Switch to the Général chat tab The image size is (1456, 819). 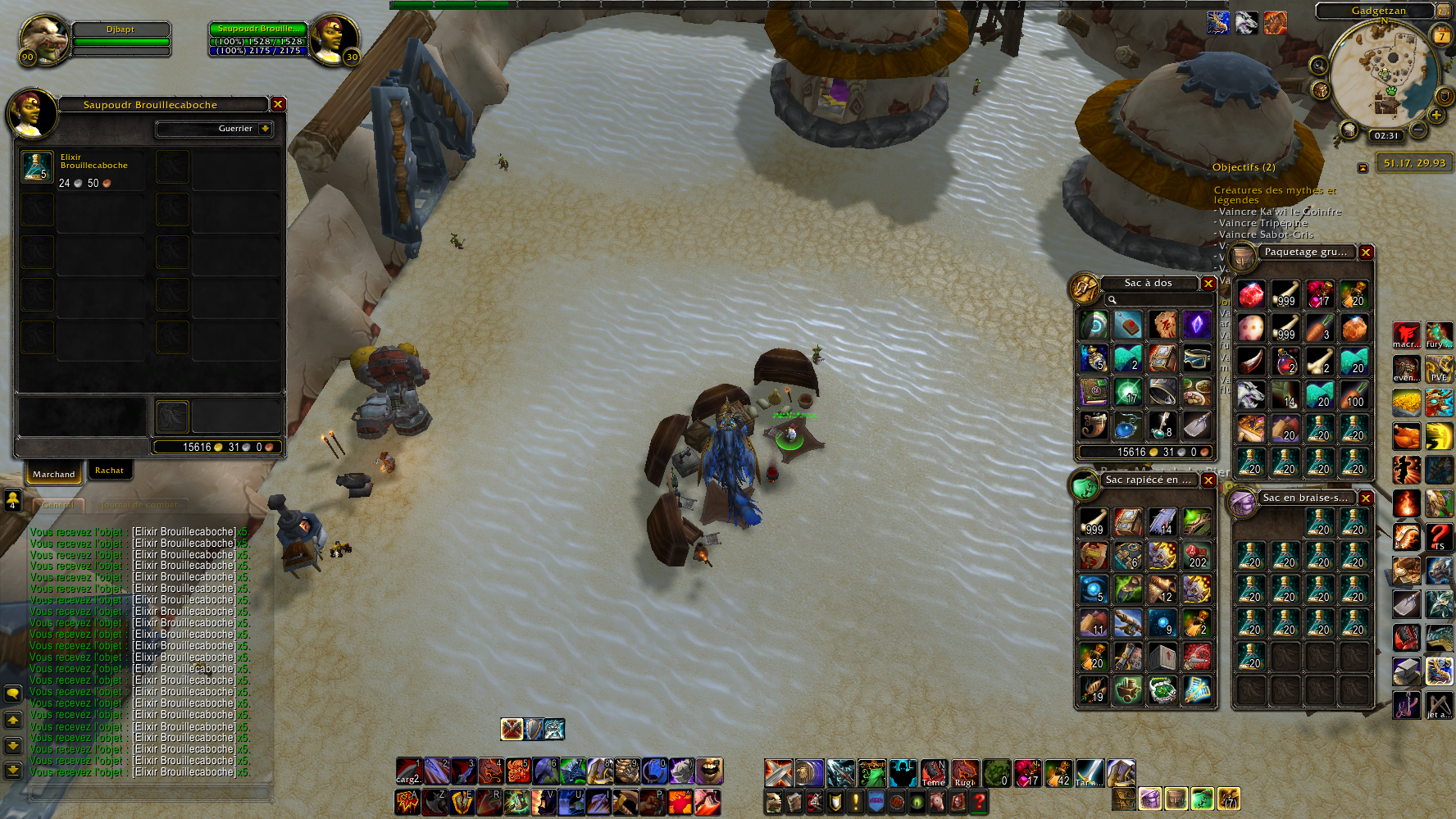58,505
